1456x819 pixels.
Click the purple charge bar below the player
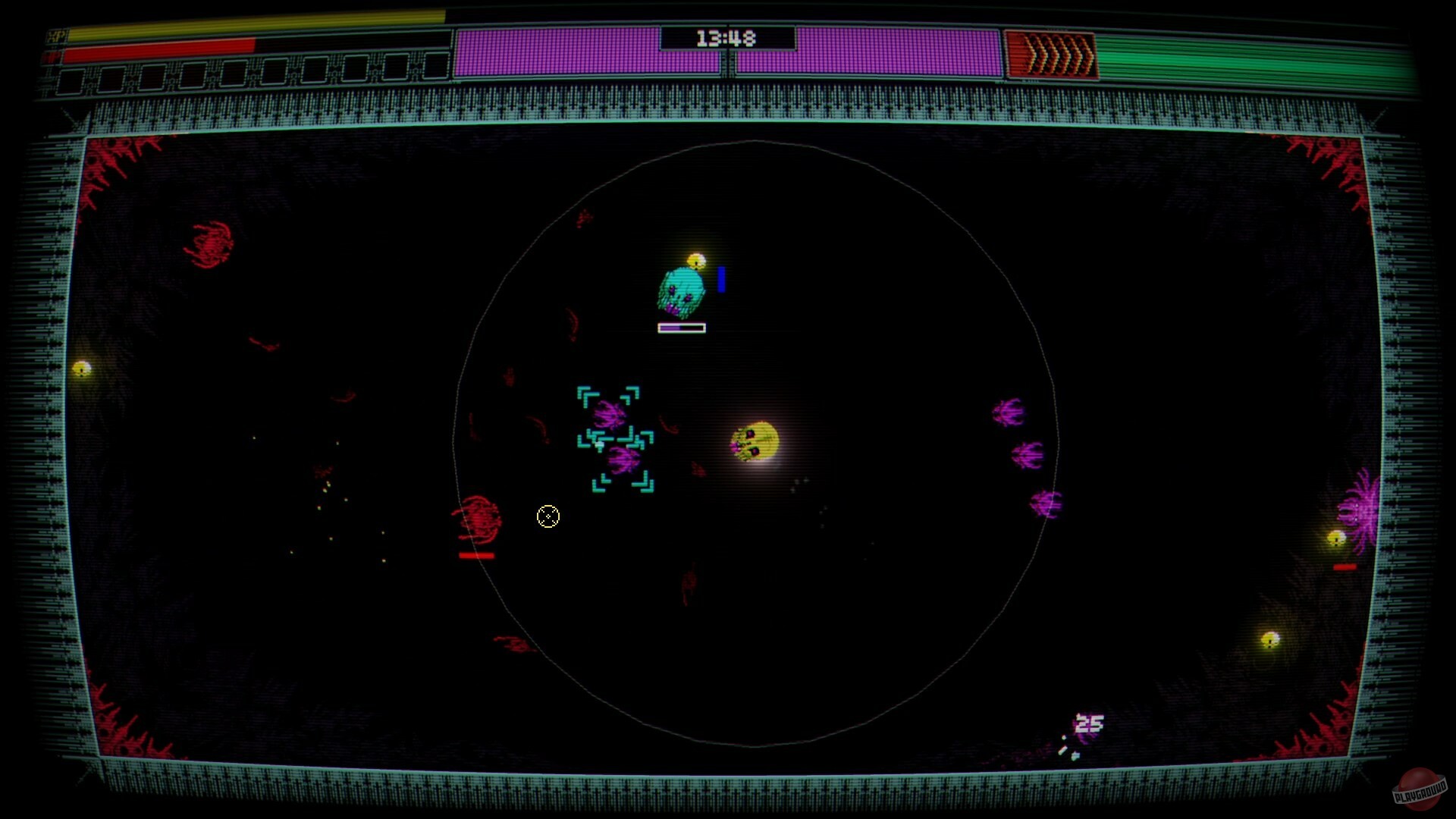point(680,328)
